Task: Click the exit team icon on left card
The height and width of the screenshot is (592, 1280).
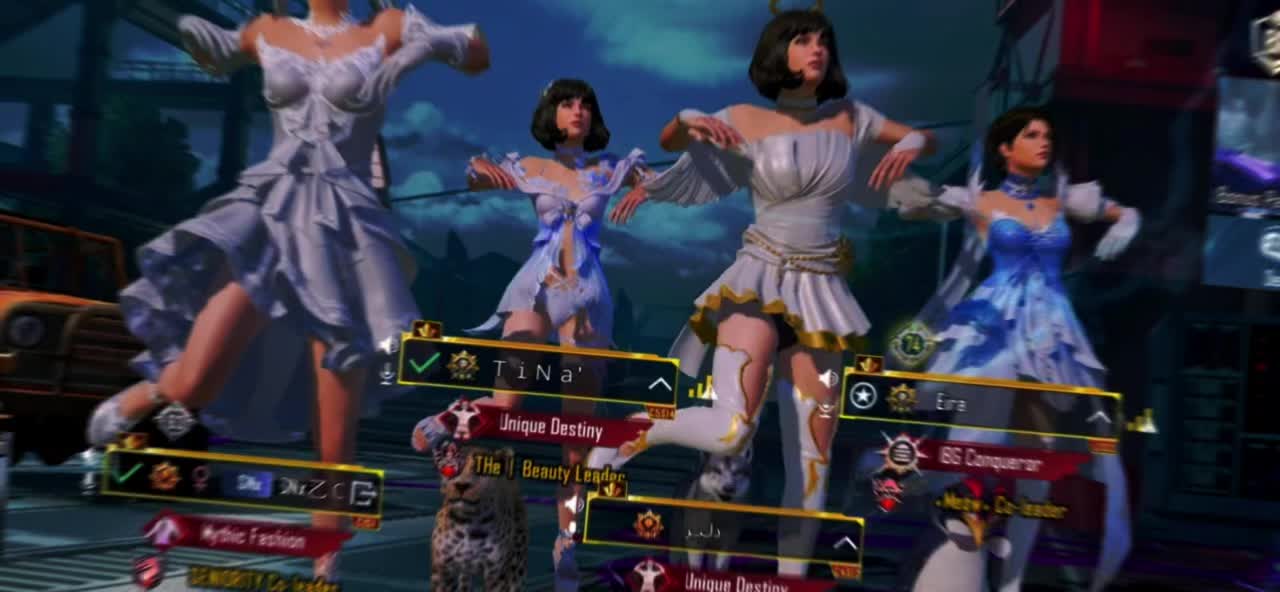Action: tap(364, 490)
